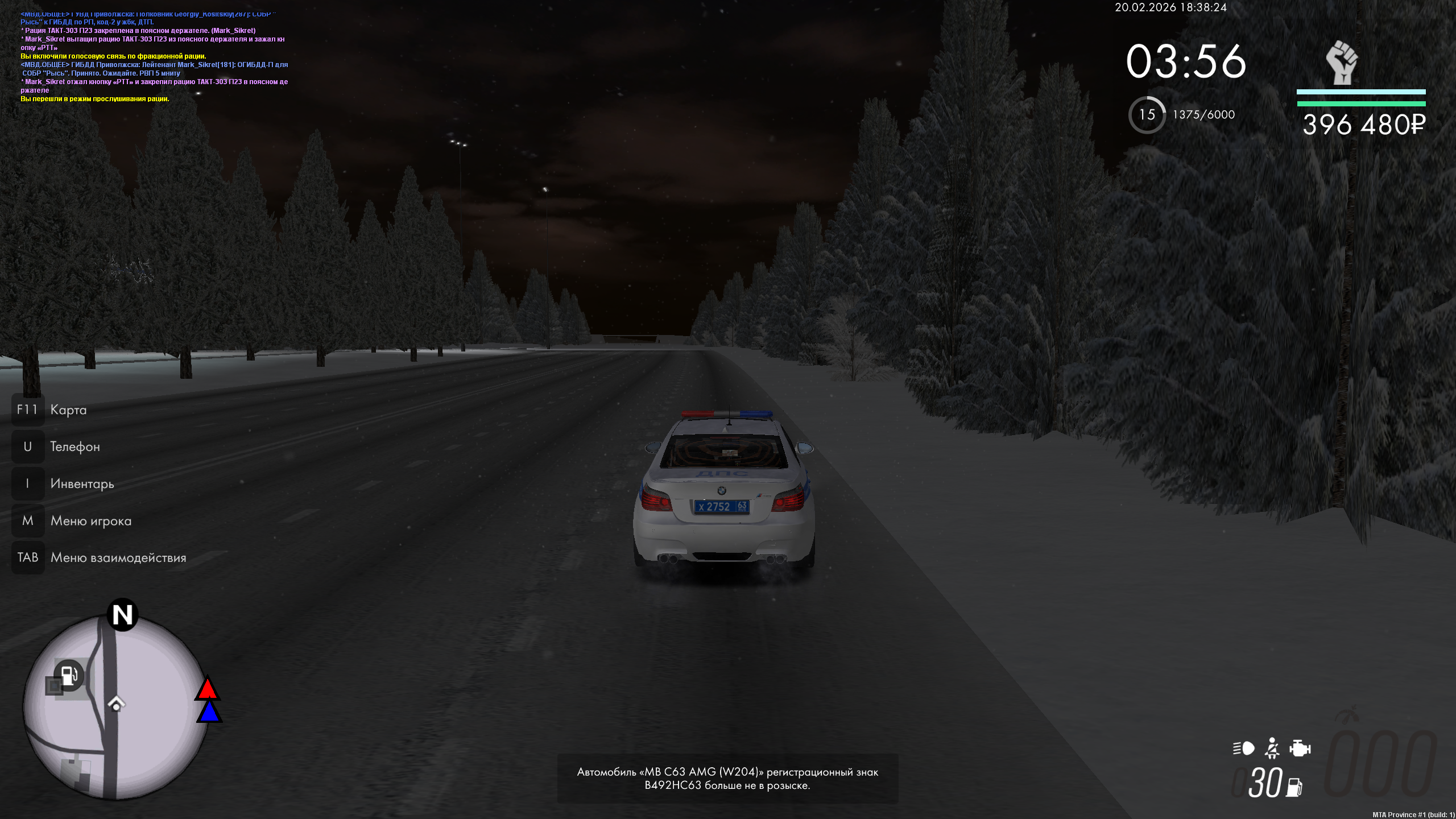Viewport: 1456px width, 819px height.
Task: Select the fist weapon icon
Action: 1342,63
